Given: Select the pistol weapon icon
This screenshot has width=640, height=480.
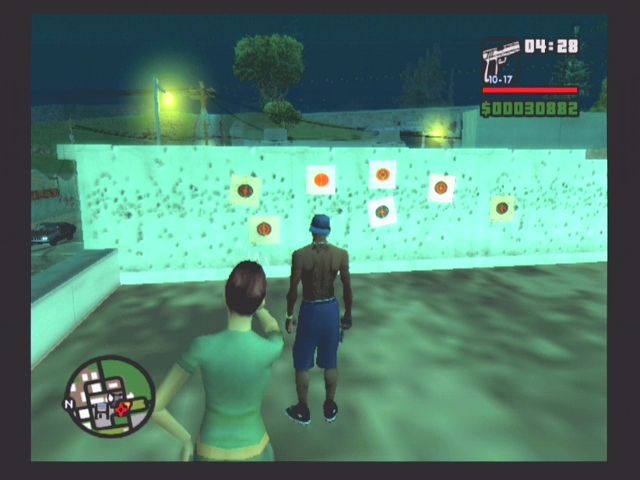Looking at the screenshot, I should click(500, 63).
